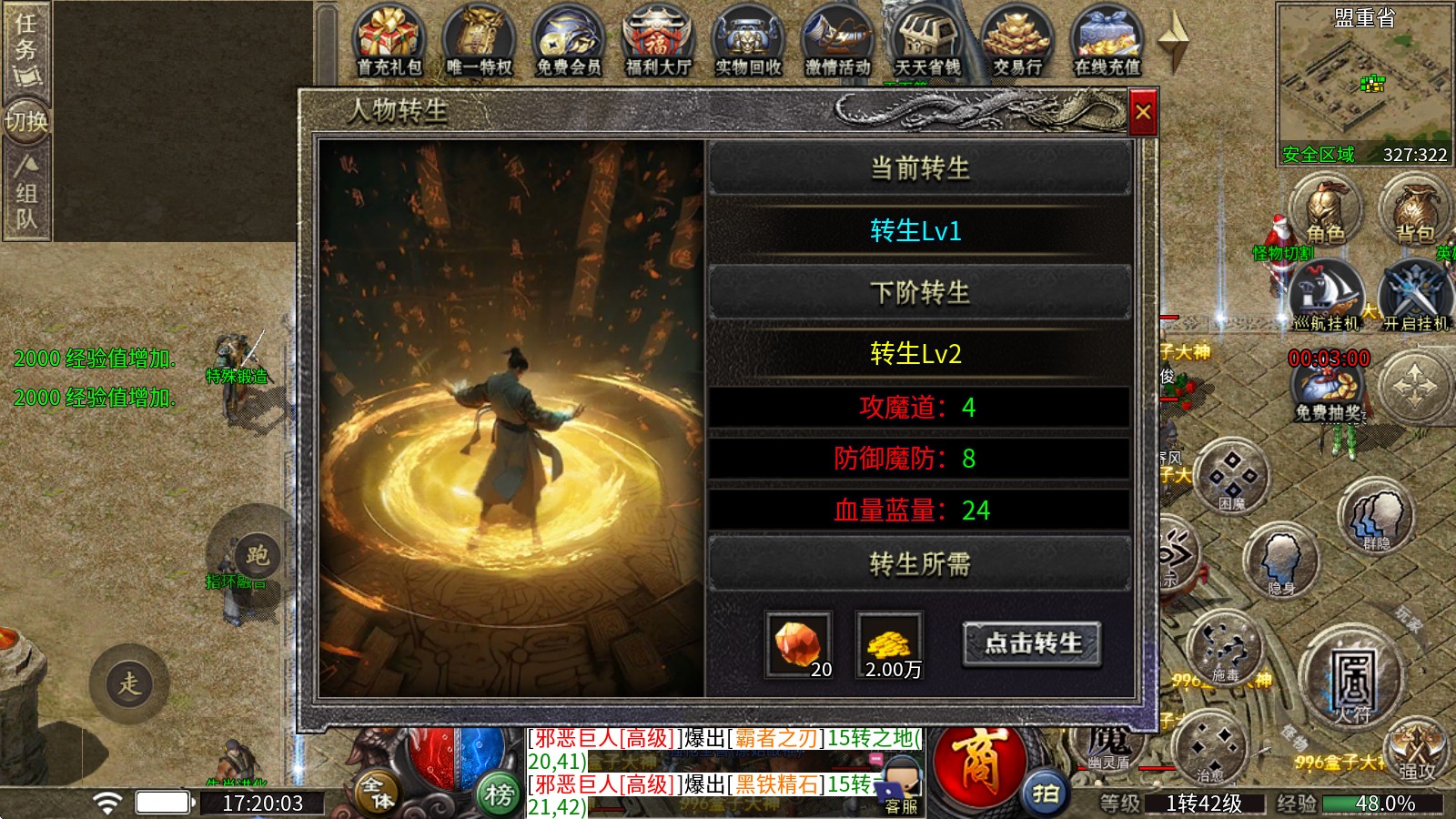Select the 当前转生 section header

tap(921, 168)
